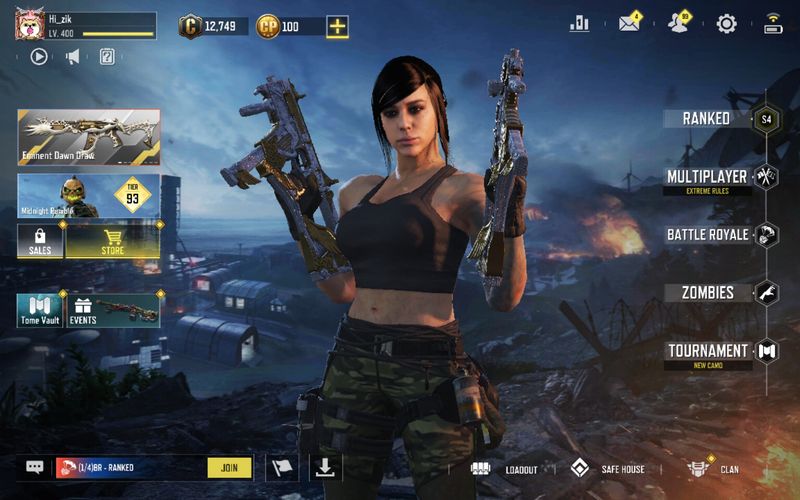Join the BR Ranked lobby invite
The width and height of the screenshot is (800, 500).
tap(229, 467)
